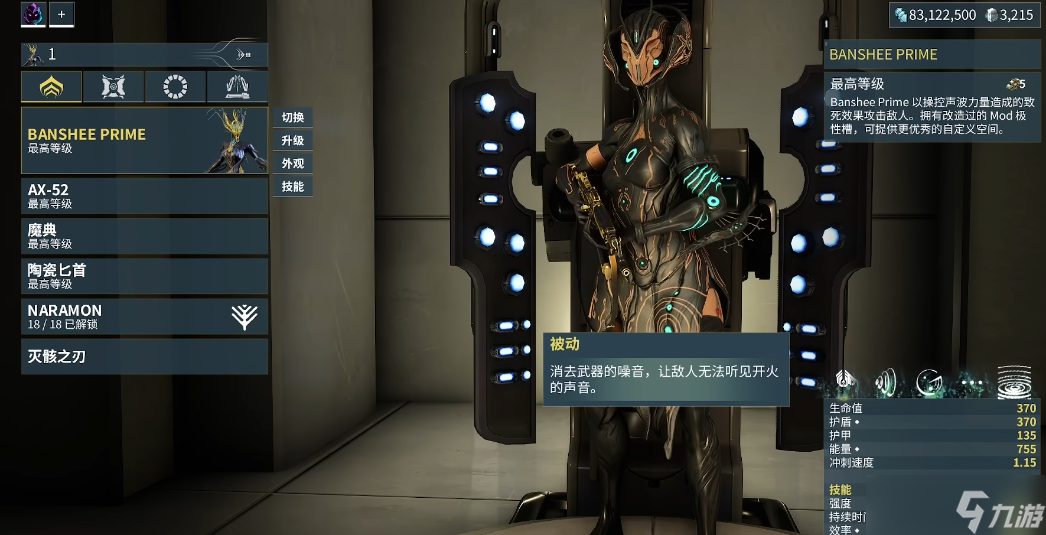Viewport: 1046px width, 535px height.
Task: Switch to the twin-blade vehicle icon tab
Action: pyautogui.click(x=237, y=87)
